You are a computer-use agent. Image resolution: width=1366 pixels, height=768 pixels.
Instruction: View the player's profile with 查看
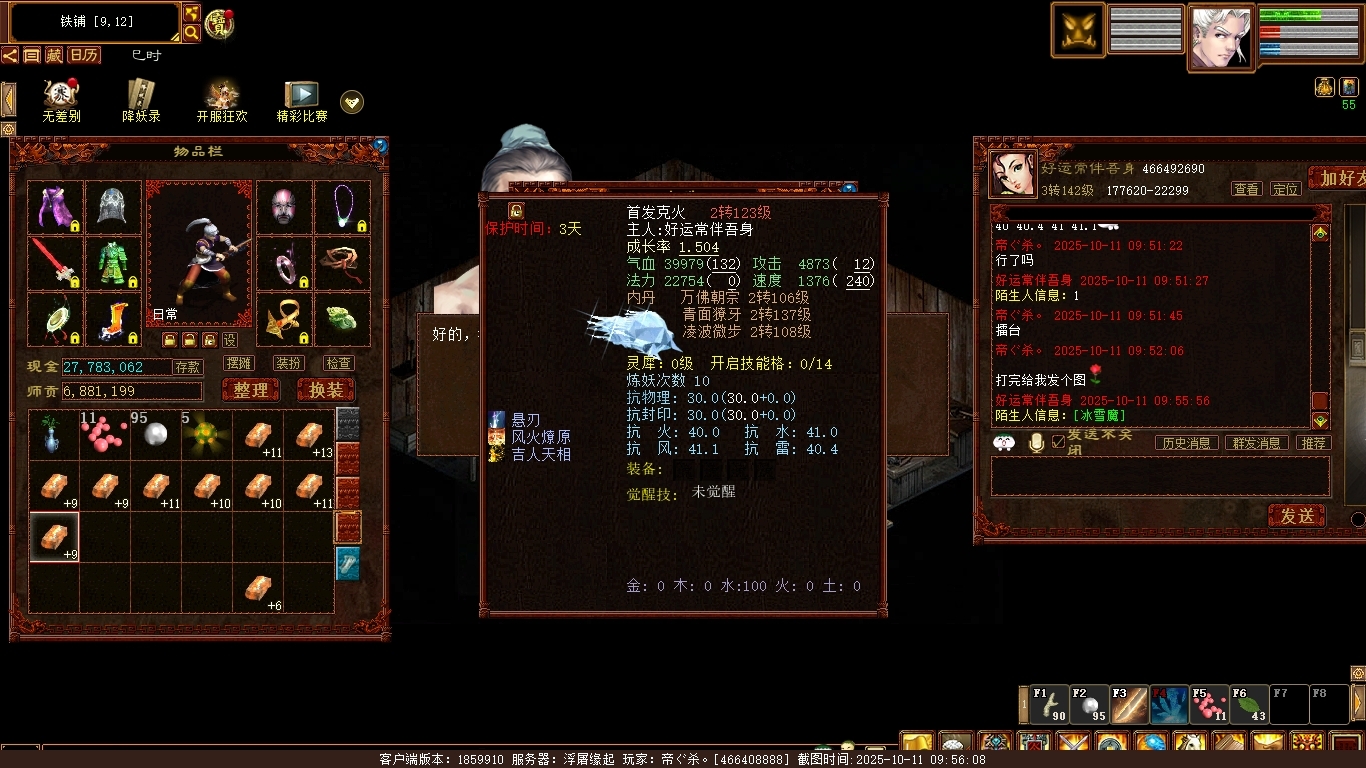tap(1246, 189)
